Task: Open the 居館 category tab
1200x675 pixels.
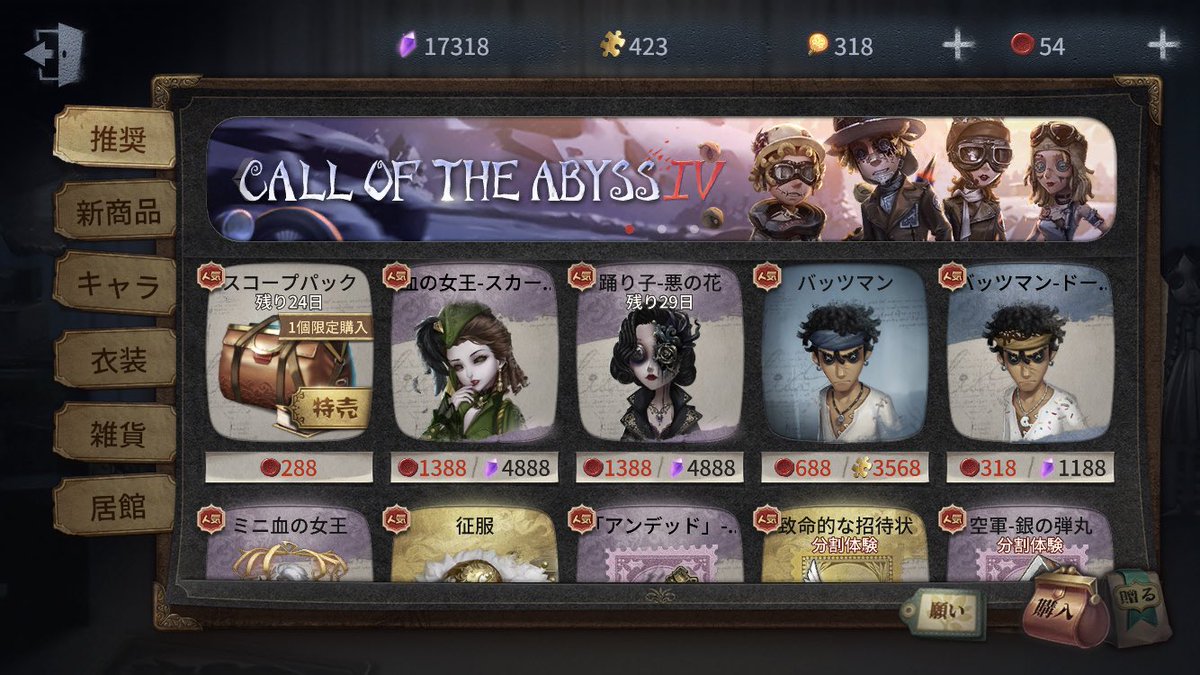Action: coord(118,507)
